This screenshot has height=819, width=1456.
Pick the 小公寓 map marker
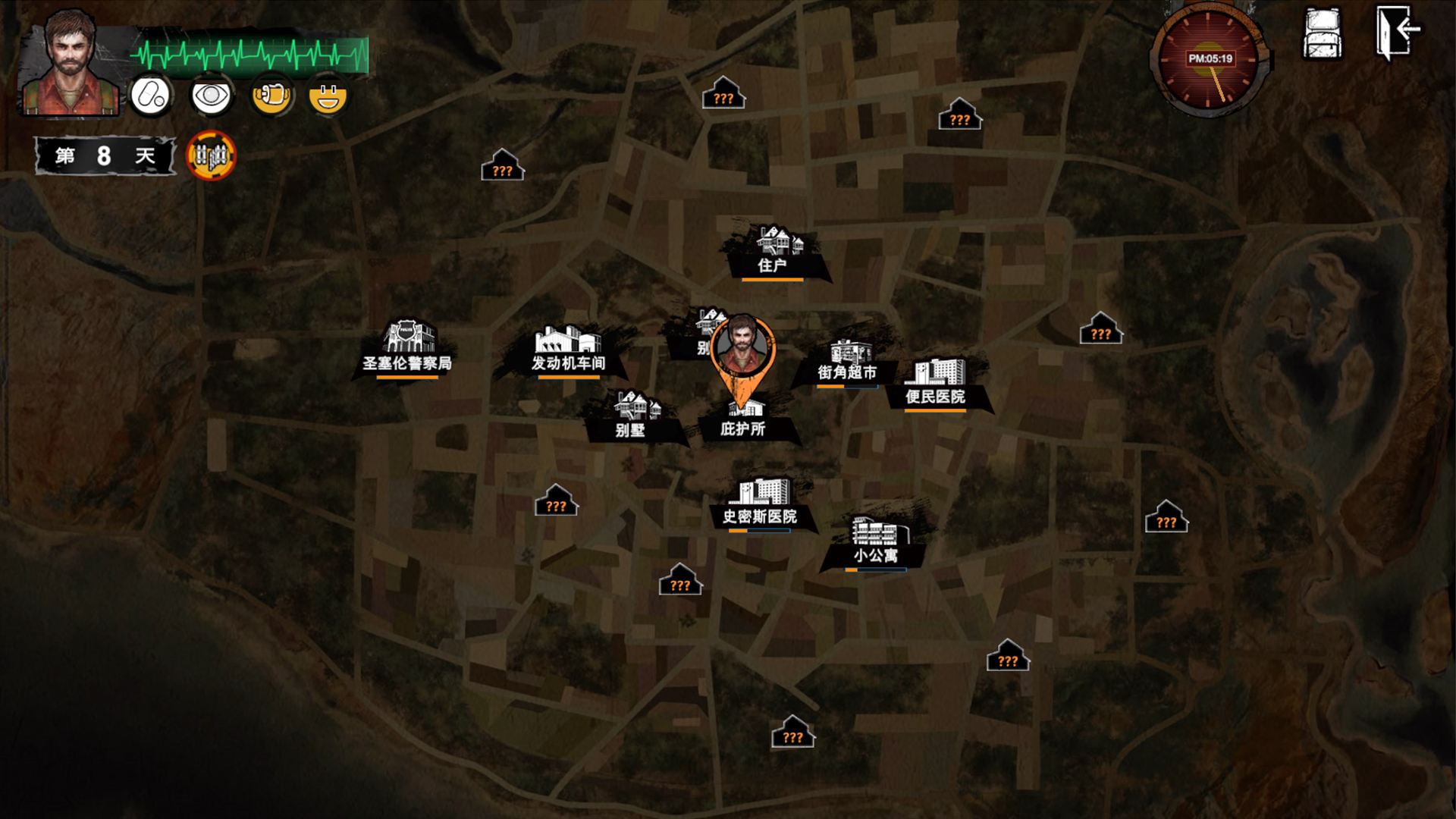click(x=875, y=543)
